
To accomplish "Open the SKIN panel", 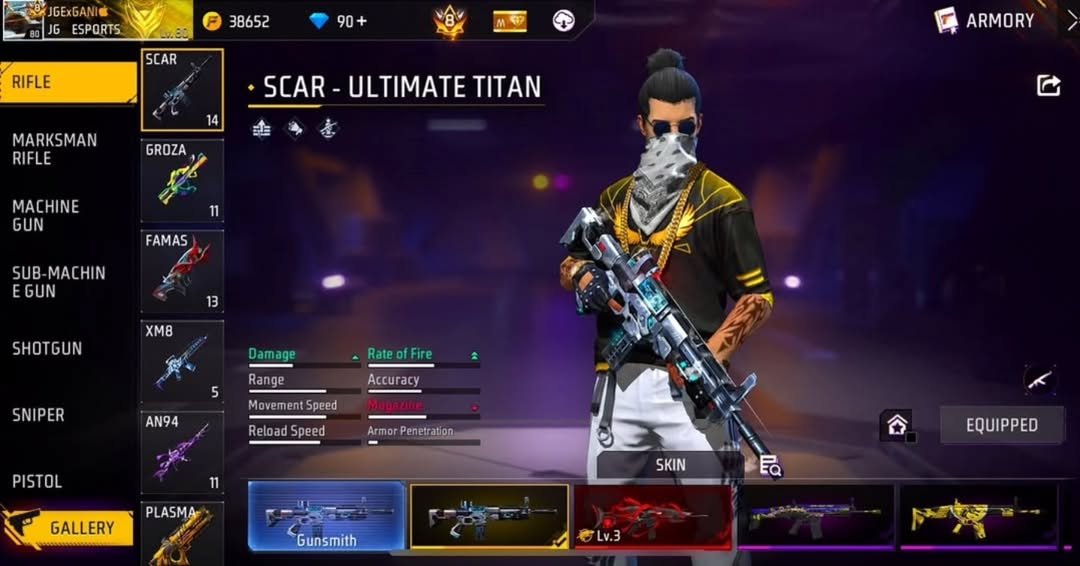I will 670,465.
